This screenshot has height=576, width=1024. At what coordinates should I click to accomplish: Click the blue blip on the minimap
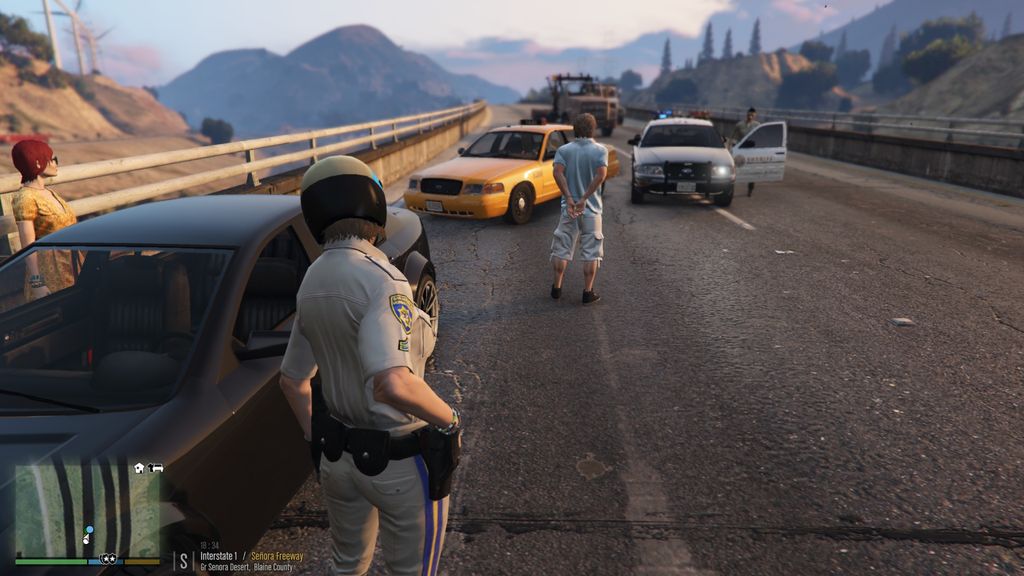pos(89,529)
